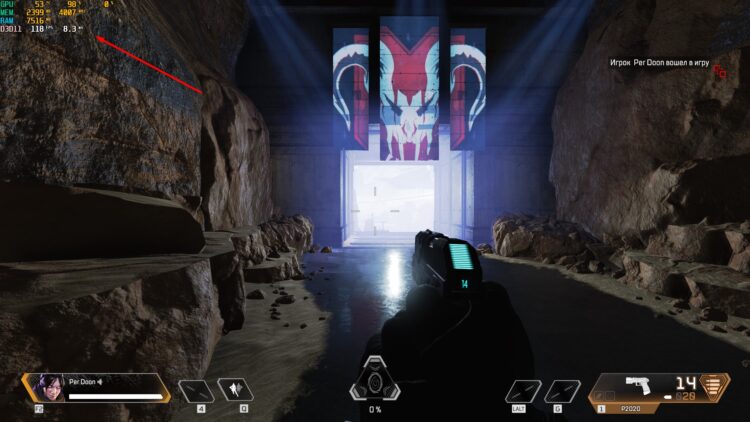Click the light ammo type icon
Image resolution: width=750 pixels, height=422 pixels.
[x=714, y=387]
